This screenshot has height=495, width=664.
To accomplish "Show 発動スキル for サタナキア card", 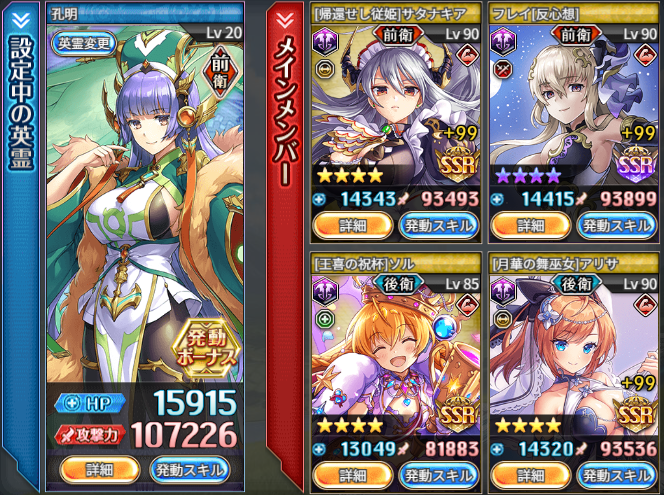I will 438,225.
